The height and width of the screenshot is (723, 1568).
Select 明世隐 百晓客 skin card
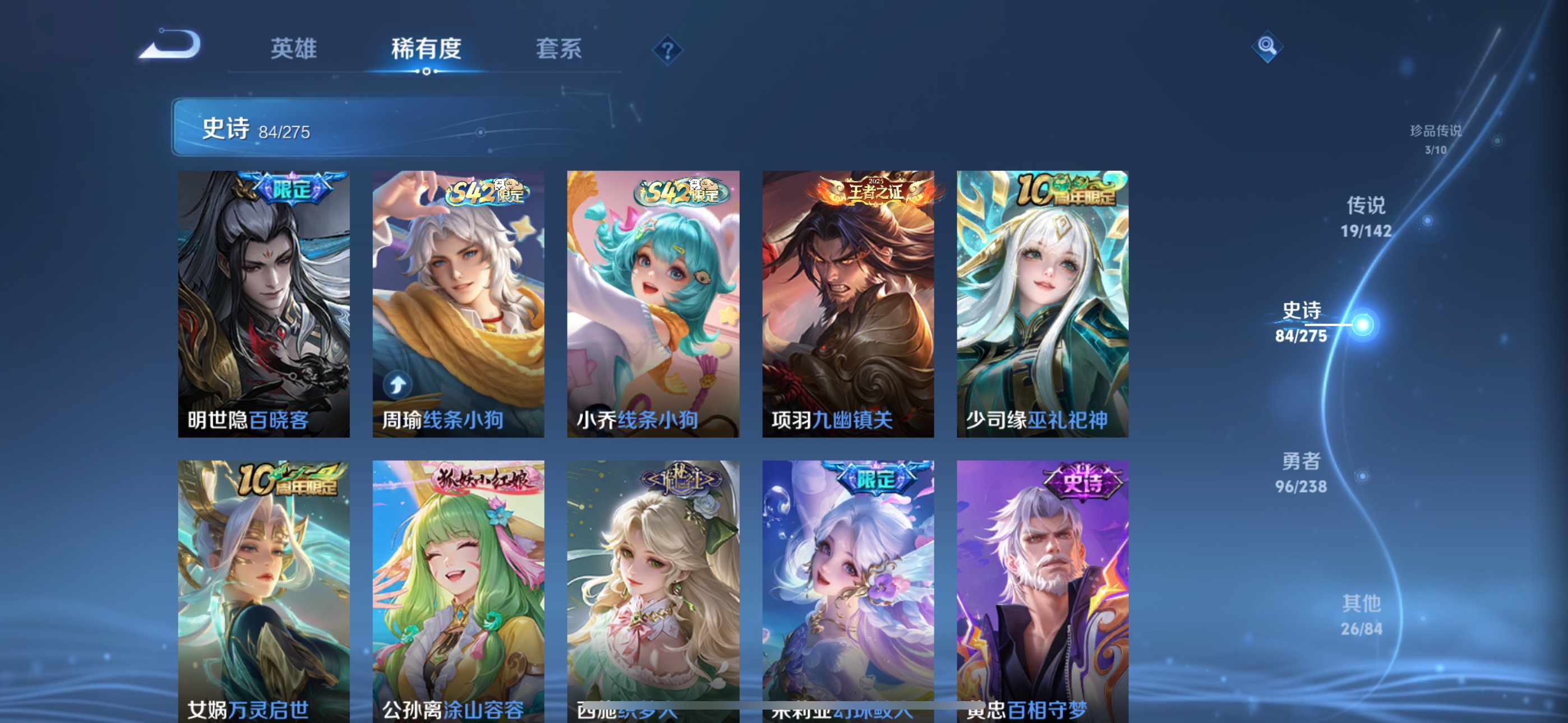click(x=264, y=303)
